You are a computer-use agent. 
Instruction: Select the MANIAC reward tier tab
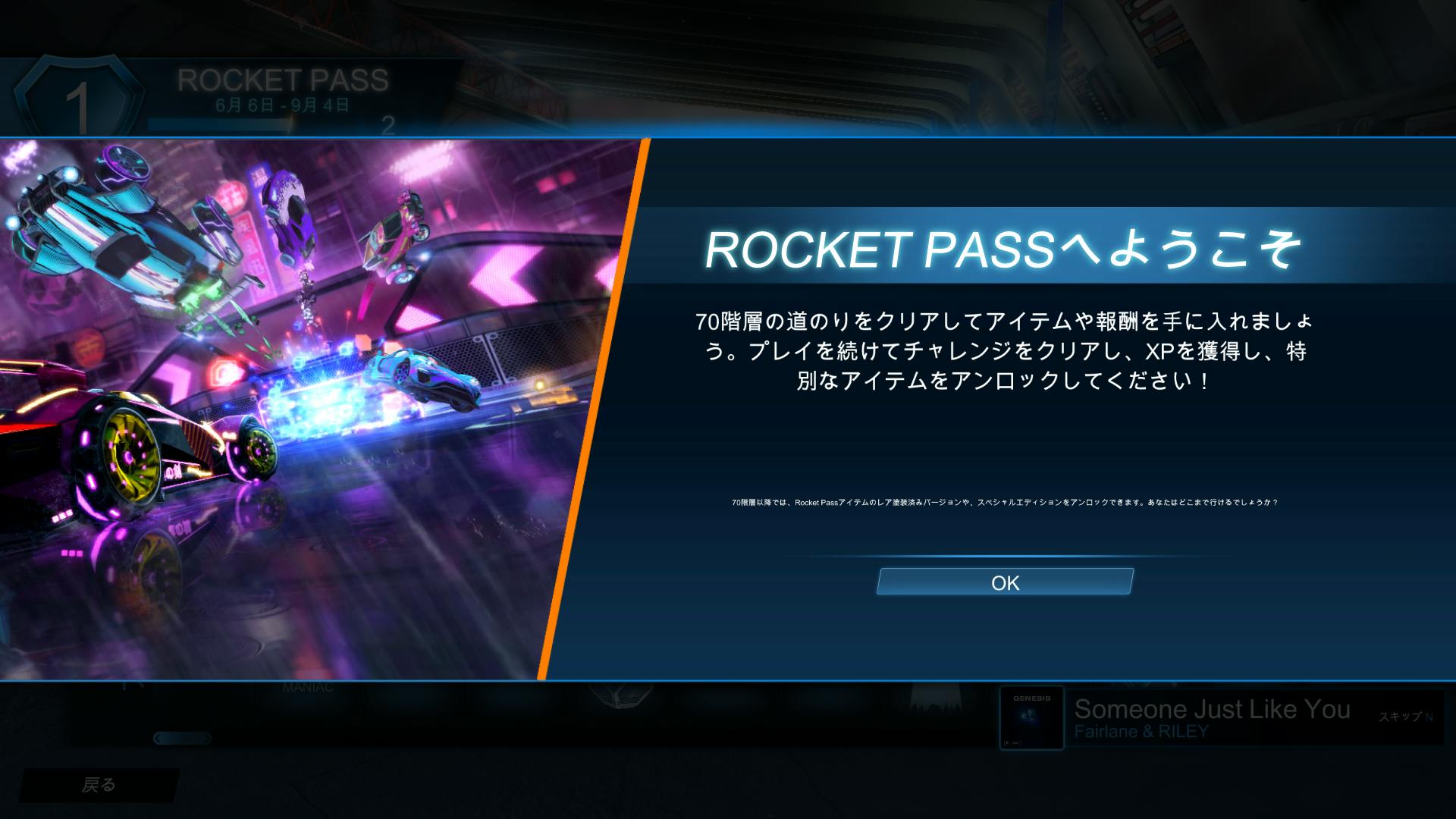[x=307, y=686]
